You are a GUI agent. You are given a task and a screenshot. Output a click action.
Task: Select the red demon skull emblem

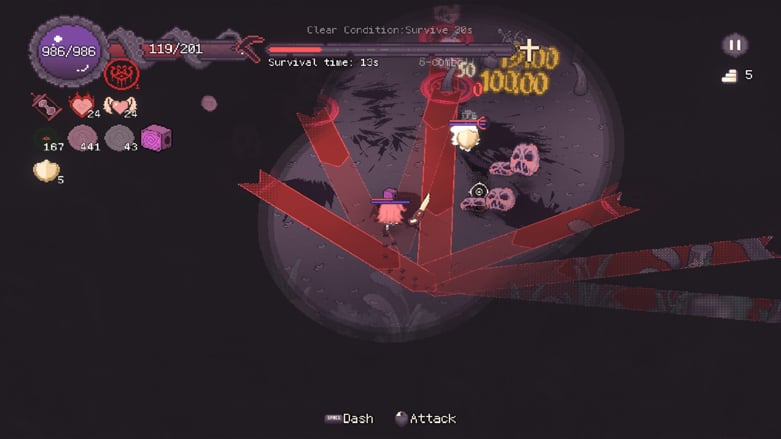point(121,73)
